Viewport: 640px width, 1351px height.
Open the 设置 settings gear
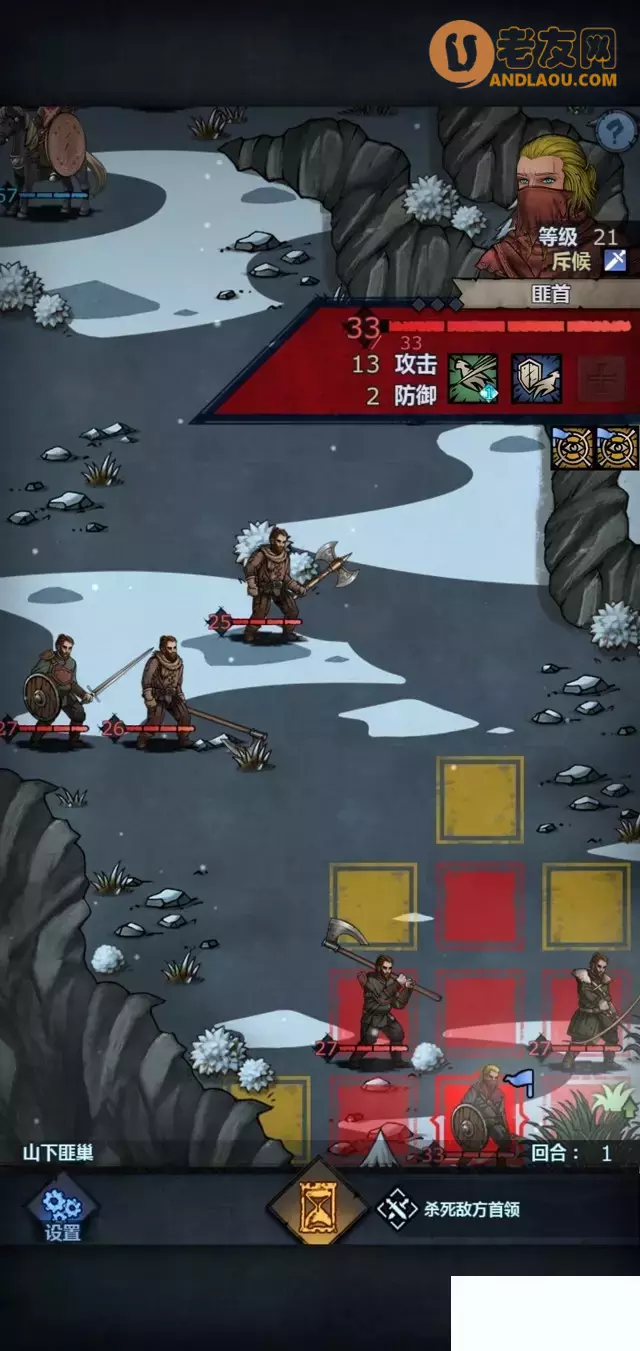[x=62, y=1212]
